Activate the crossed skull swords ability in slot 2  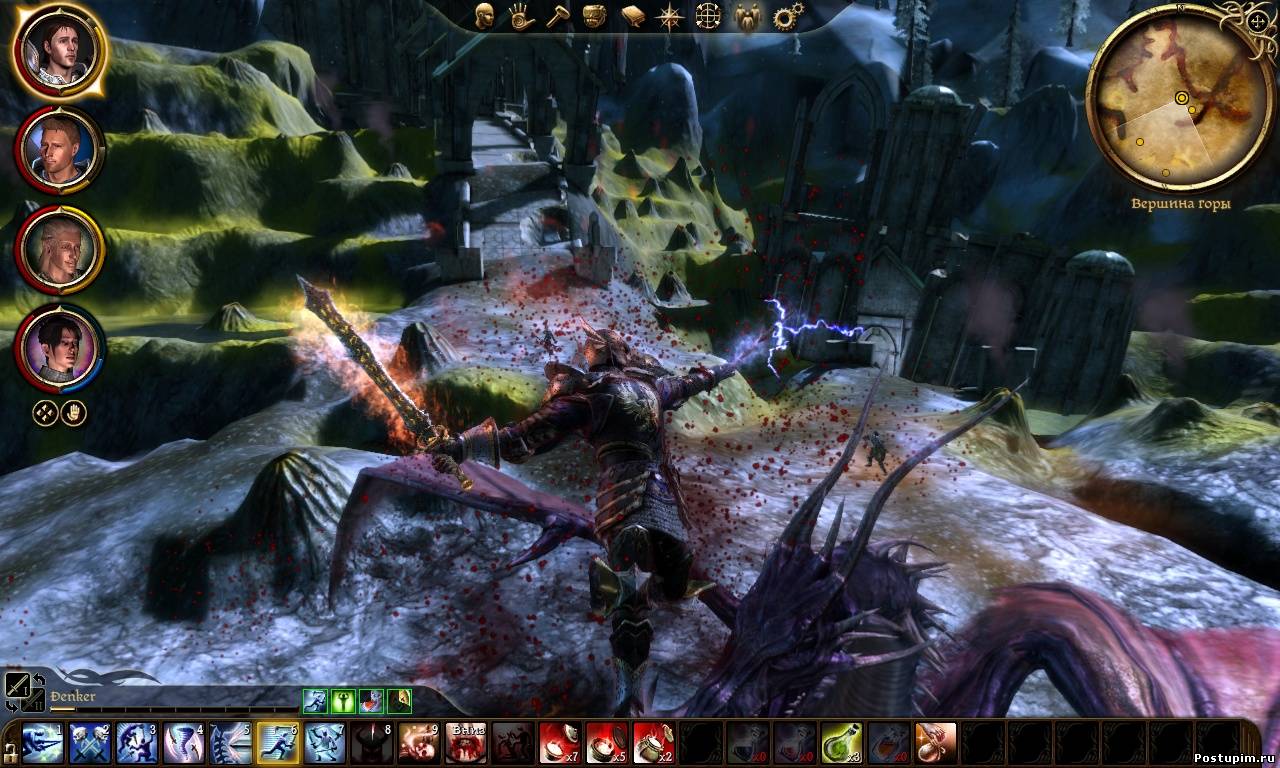click(x=90, y=743)
